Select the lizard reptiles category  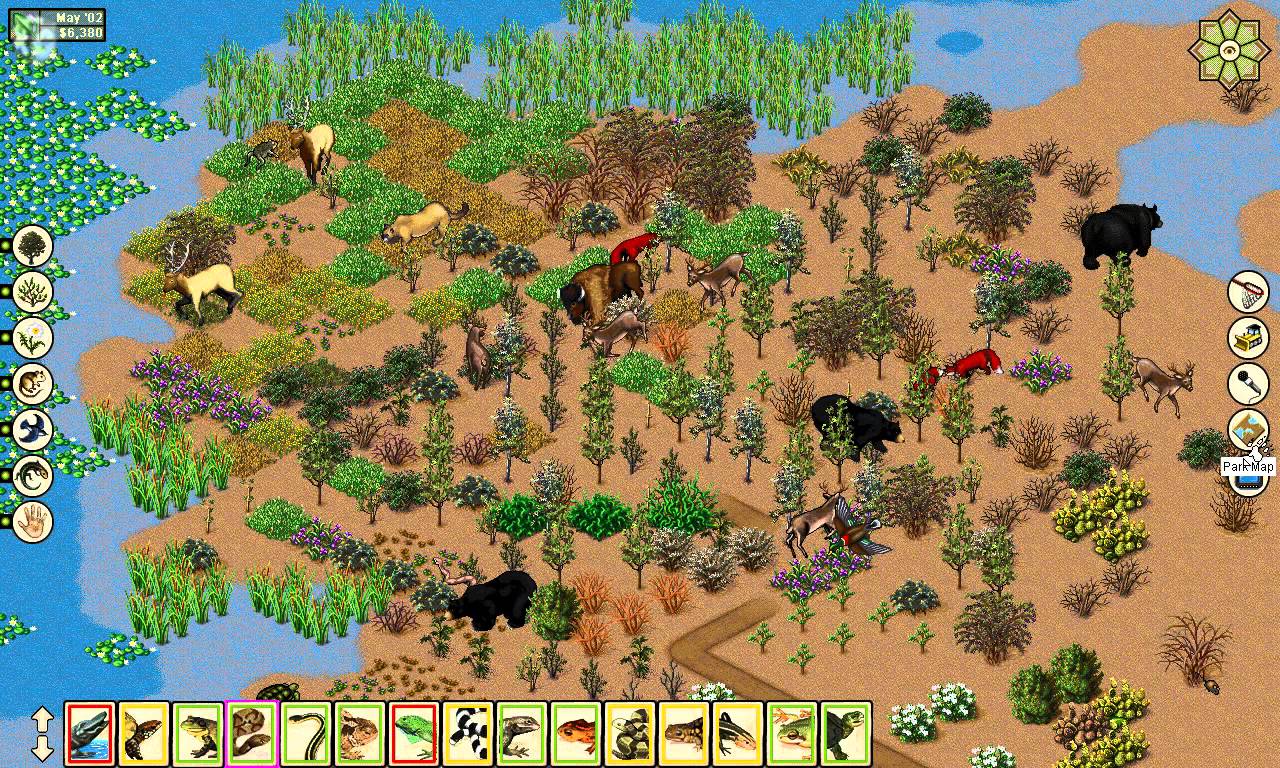[x=33, y=476]
